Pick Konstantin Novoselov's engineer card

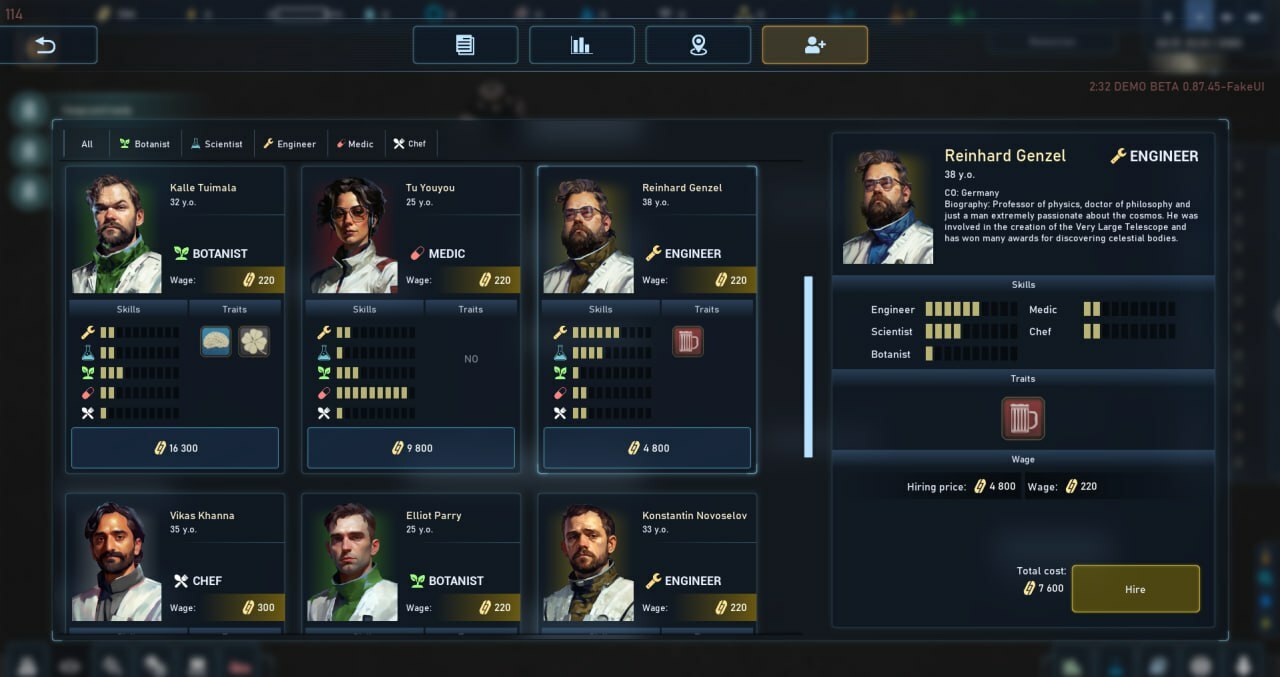(x=647, y=562)
